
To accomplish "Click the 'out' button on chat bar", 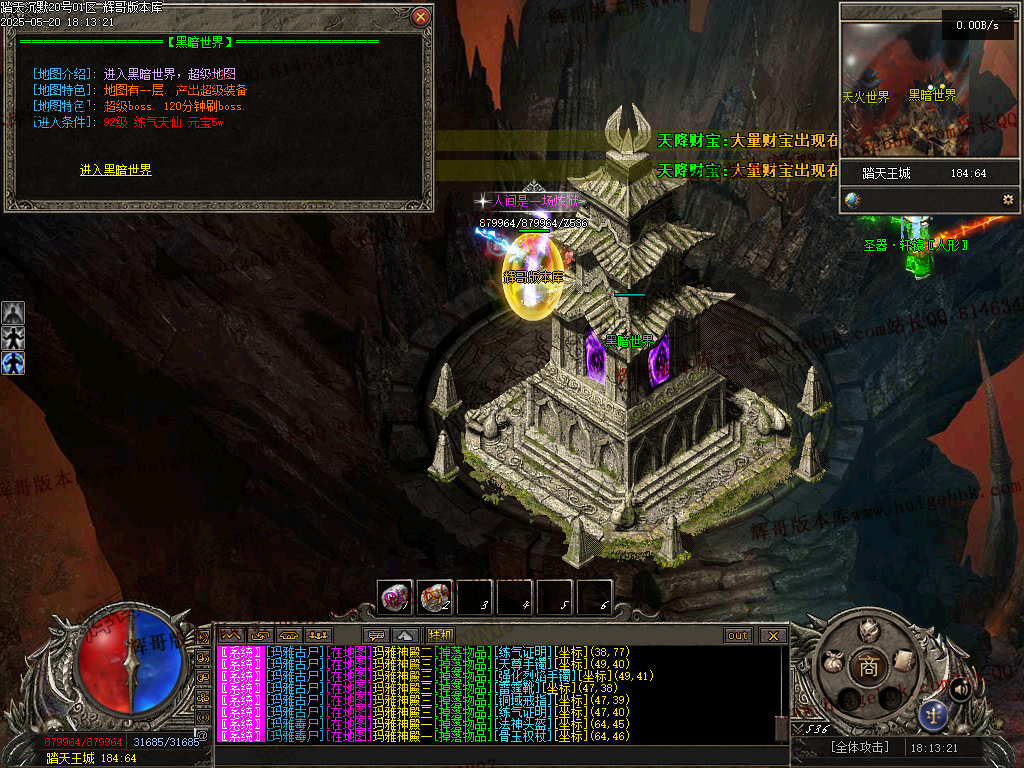I will click(x=738, y=635).
